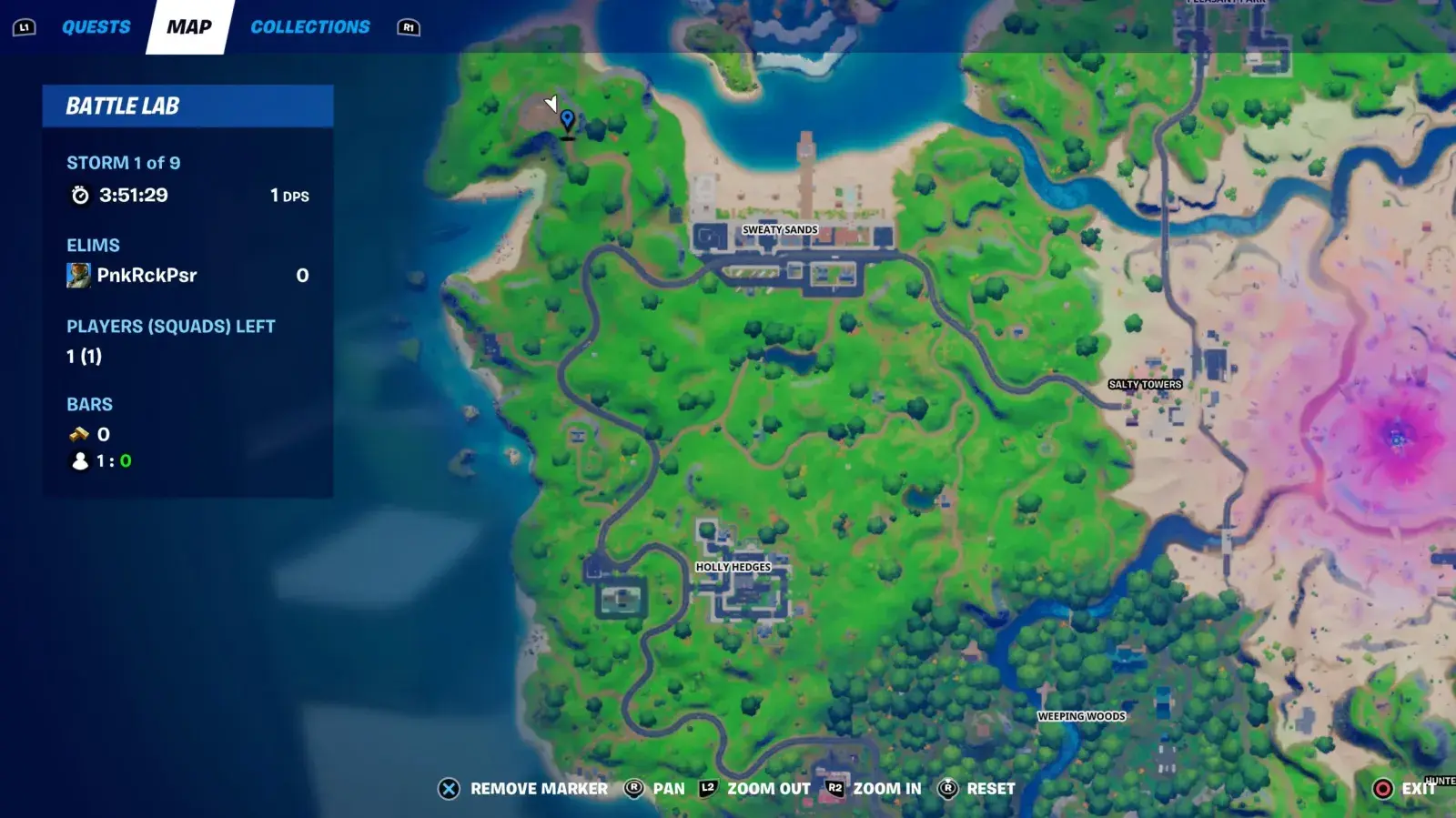Image resolution: width=1456 pixels, height=818 pixels.
Task: Click PnkRckPsr's player avatar in Elims
Action: point(77,275)
